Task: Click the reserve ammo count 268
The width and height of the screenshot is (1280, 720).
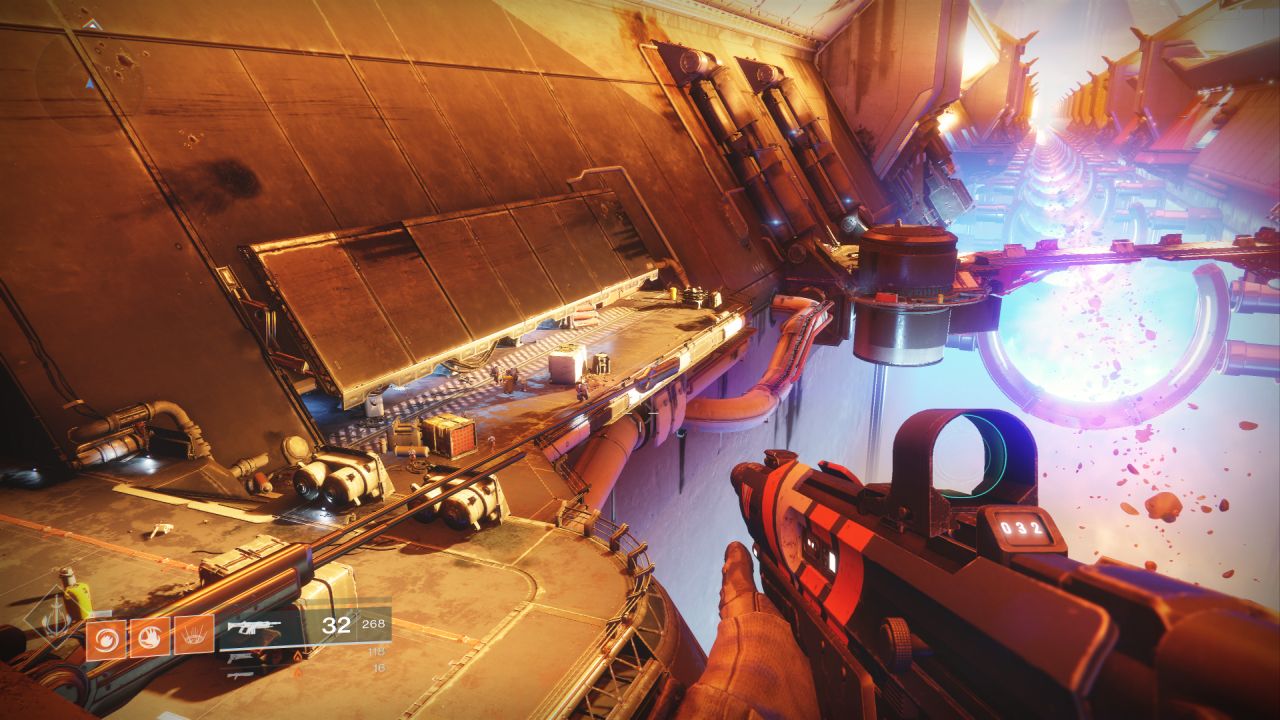Action: [376, 623]
